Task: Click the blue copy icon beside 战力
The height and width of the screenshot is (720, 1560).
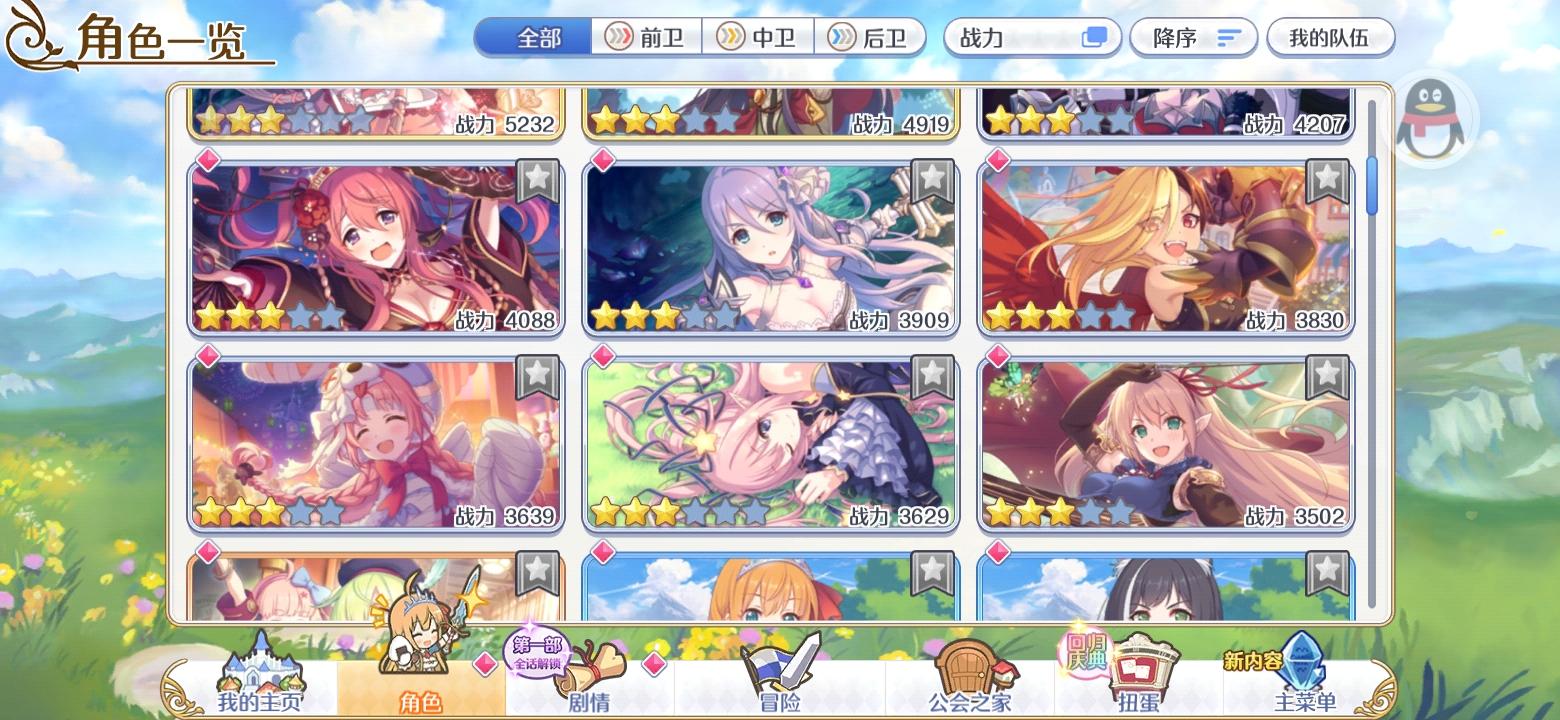Action: click(x=1094, y=36)
